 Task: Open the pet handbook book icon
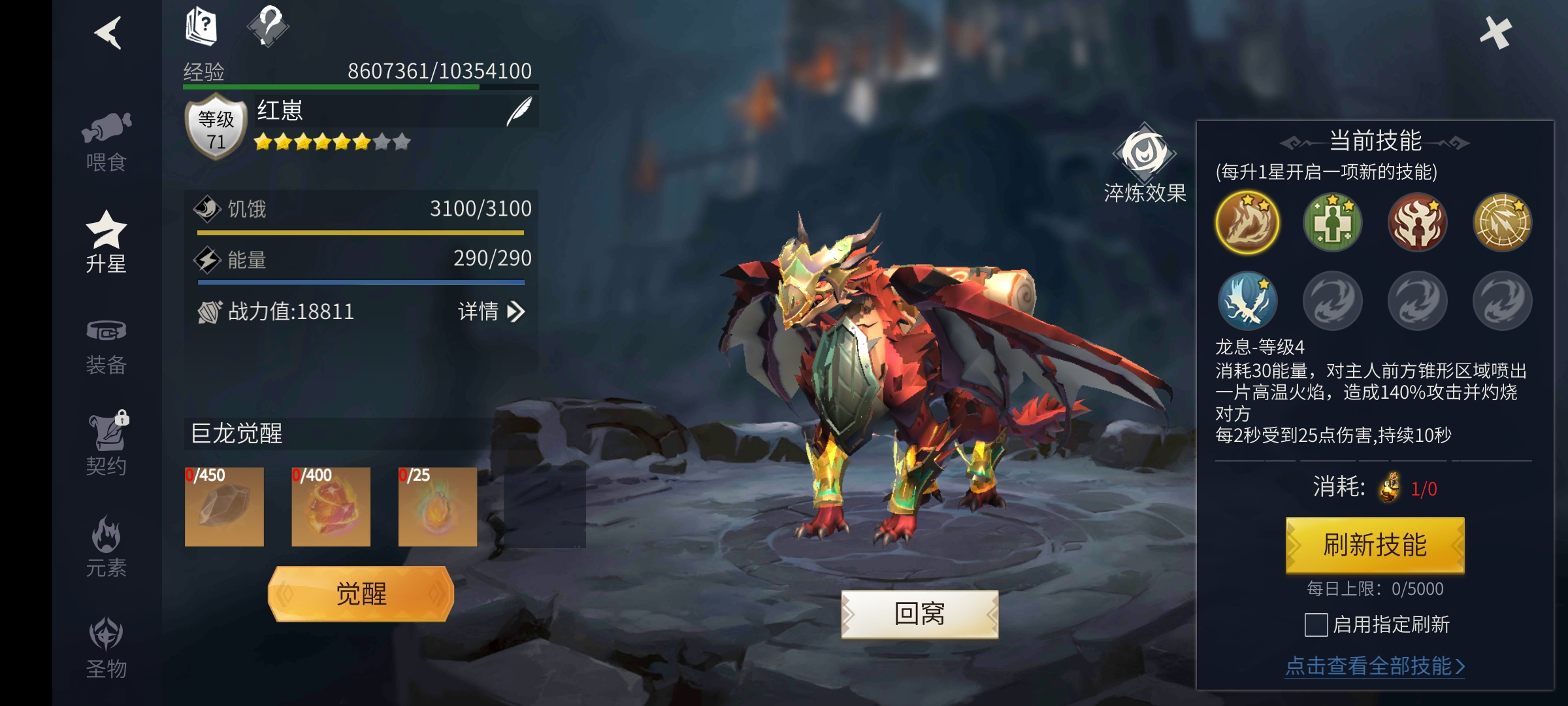200,27
